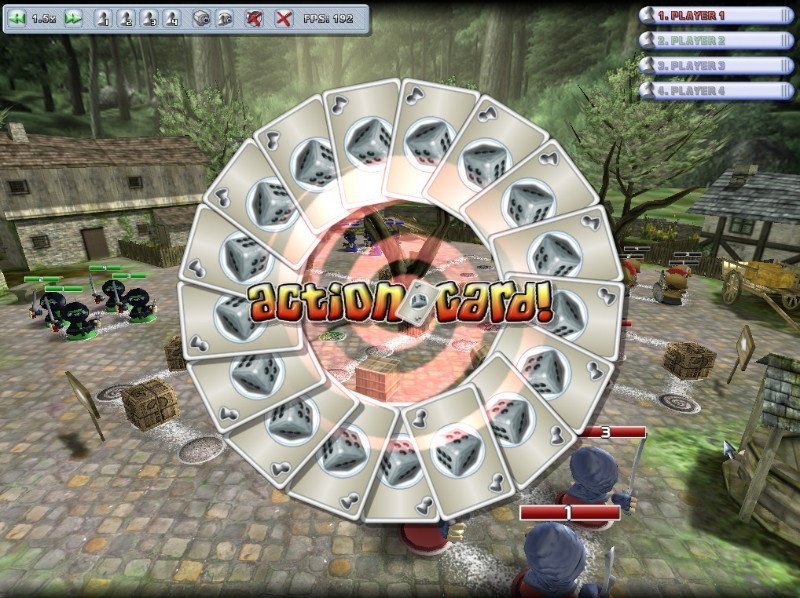Toggle the muted speaker sound icon

pos(254,19)
